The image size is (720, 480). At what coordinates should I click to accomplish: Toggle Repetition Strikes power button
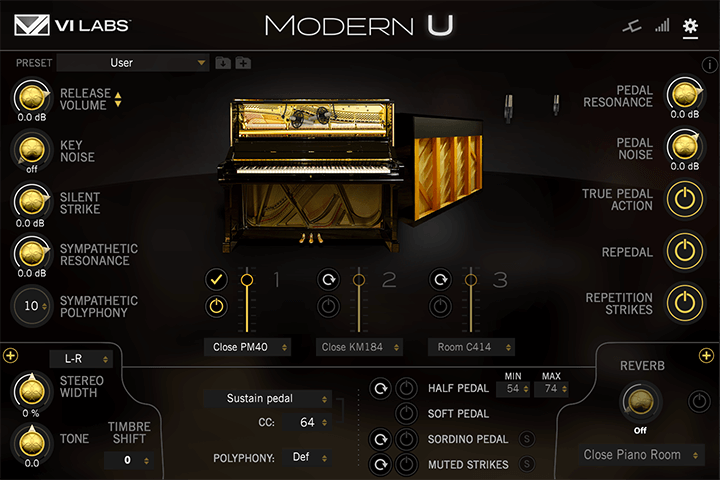(684, 303)
